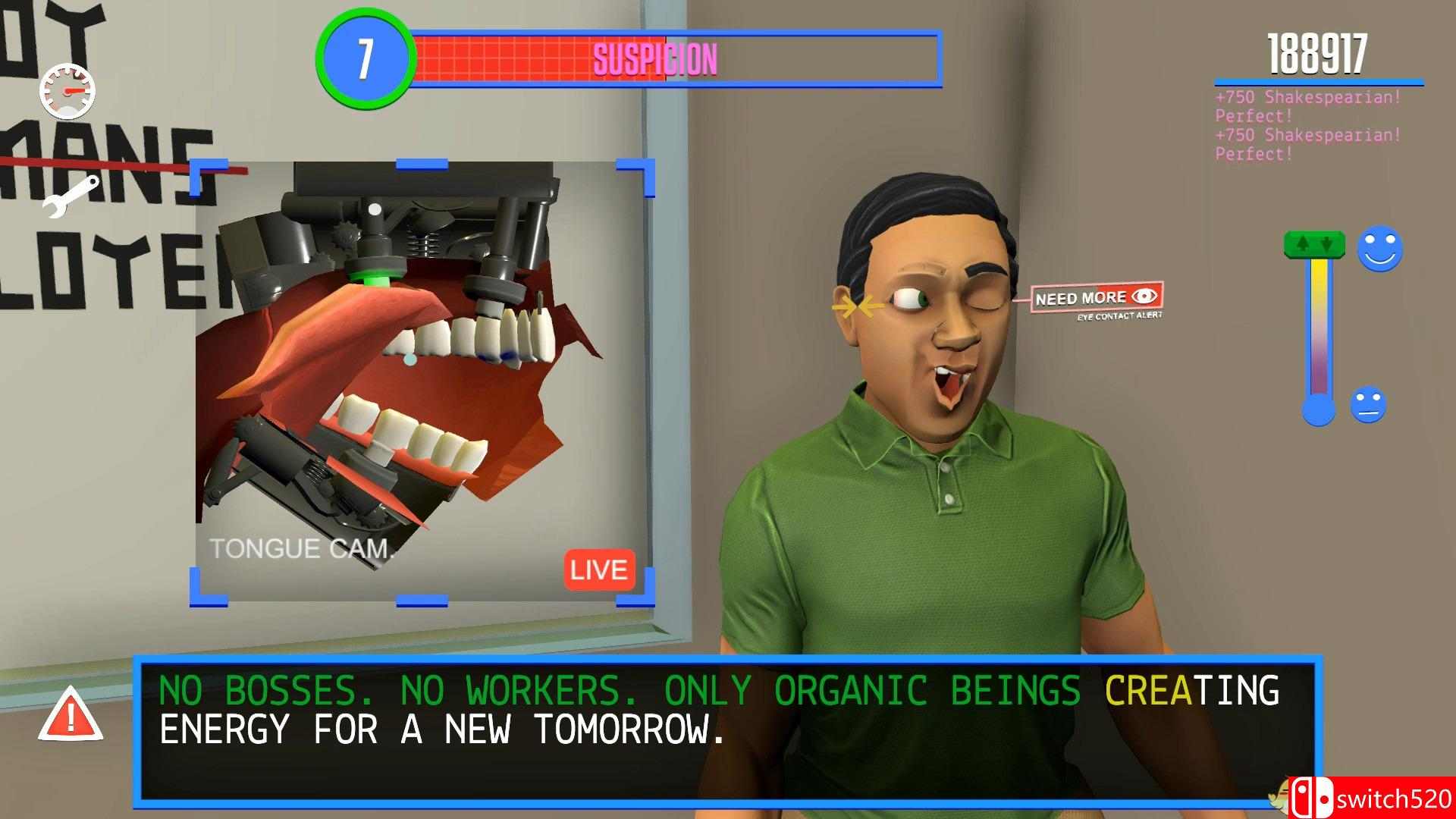
Task: Select the TONGUE CAM label
Action: pos(303,549)
